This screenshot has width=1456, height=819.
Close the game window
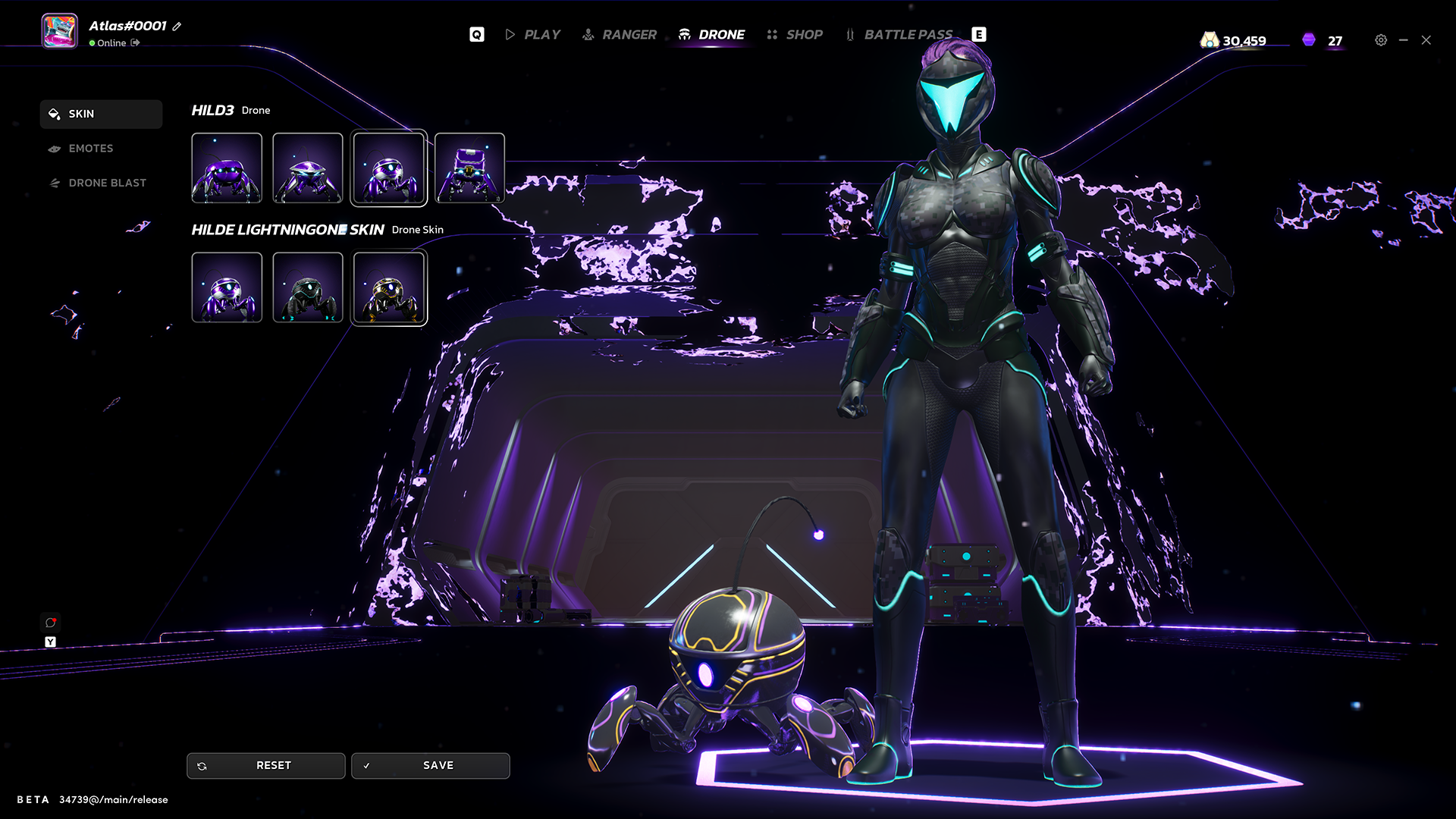1426,40
